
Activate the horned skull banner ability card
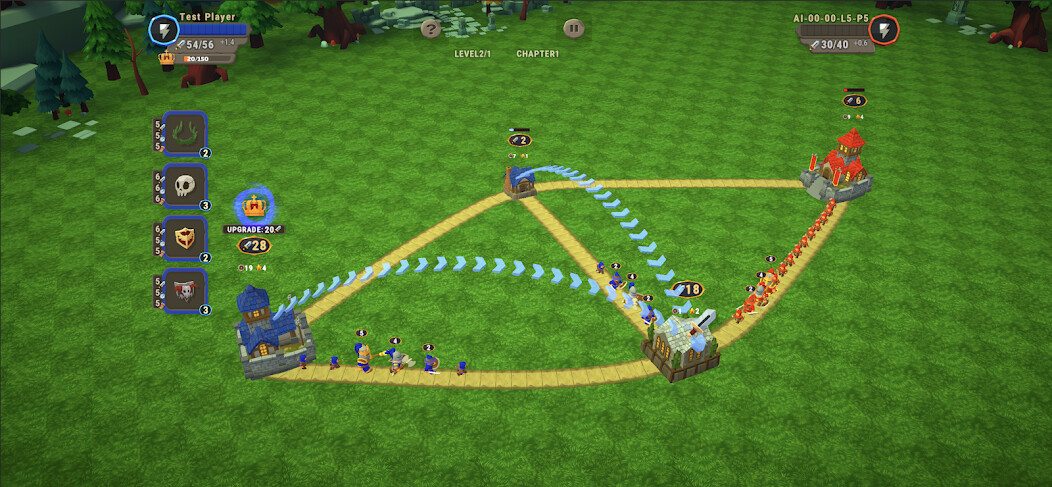185,290
